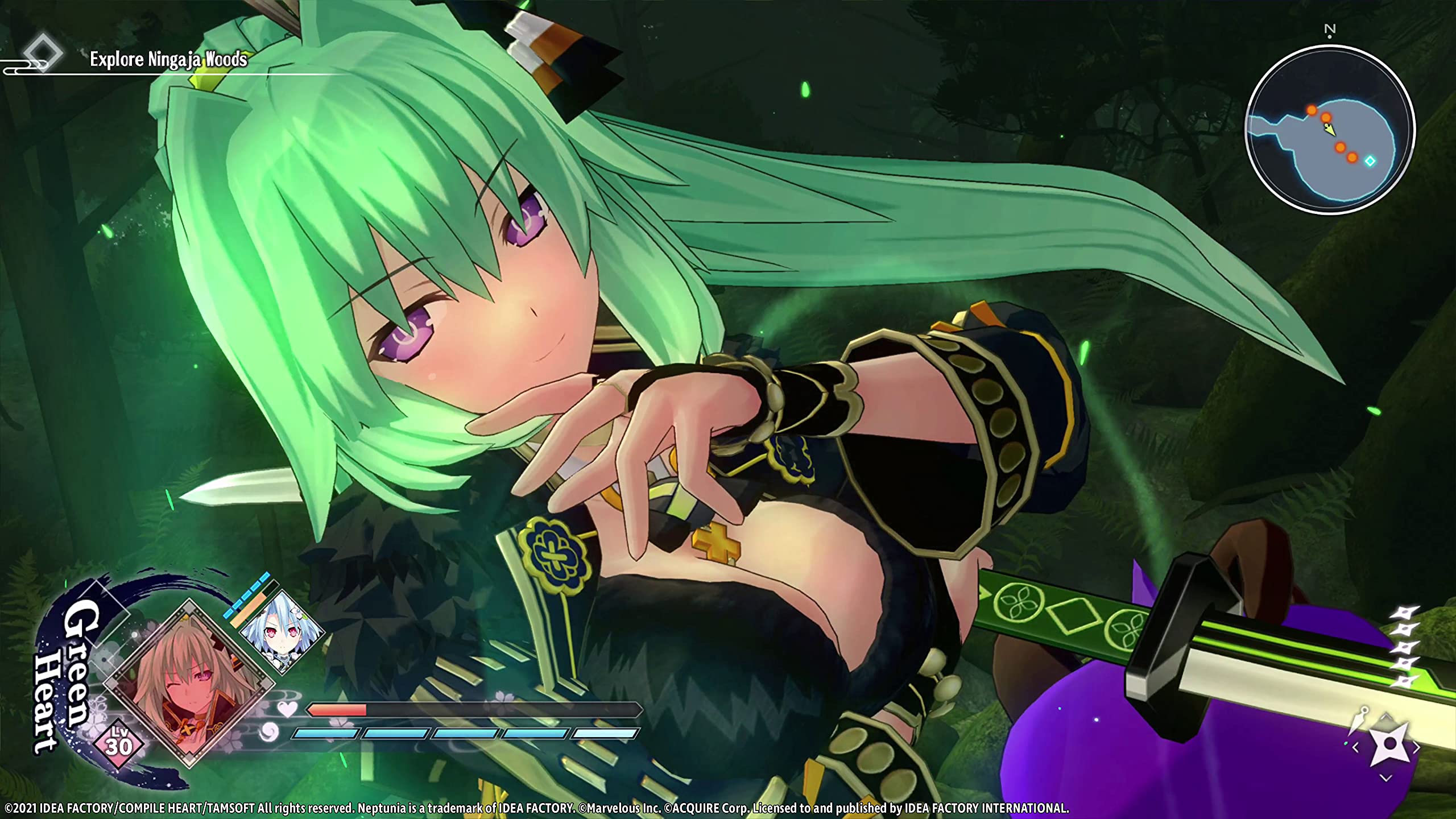Open the right chevron beside the shuriken
Screen dimensions: 1456x819
(x=1416, y=746)
